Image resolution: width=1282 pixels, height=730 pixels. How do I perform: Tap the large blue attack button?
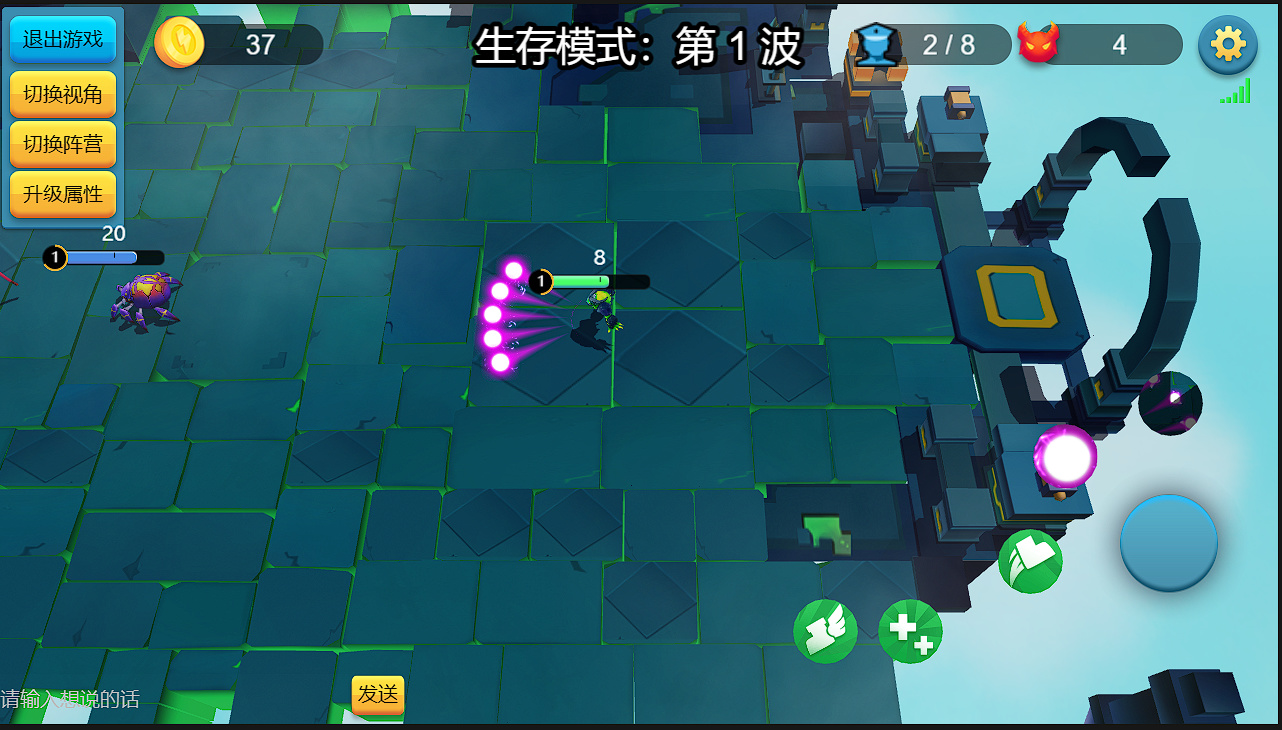tap(1168, 543)
